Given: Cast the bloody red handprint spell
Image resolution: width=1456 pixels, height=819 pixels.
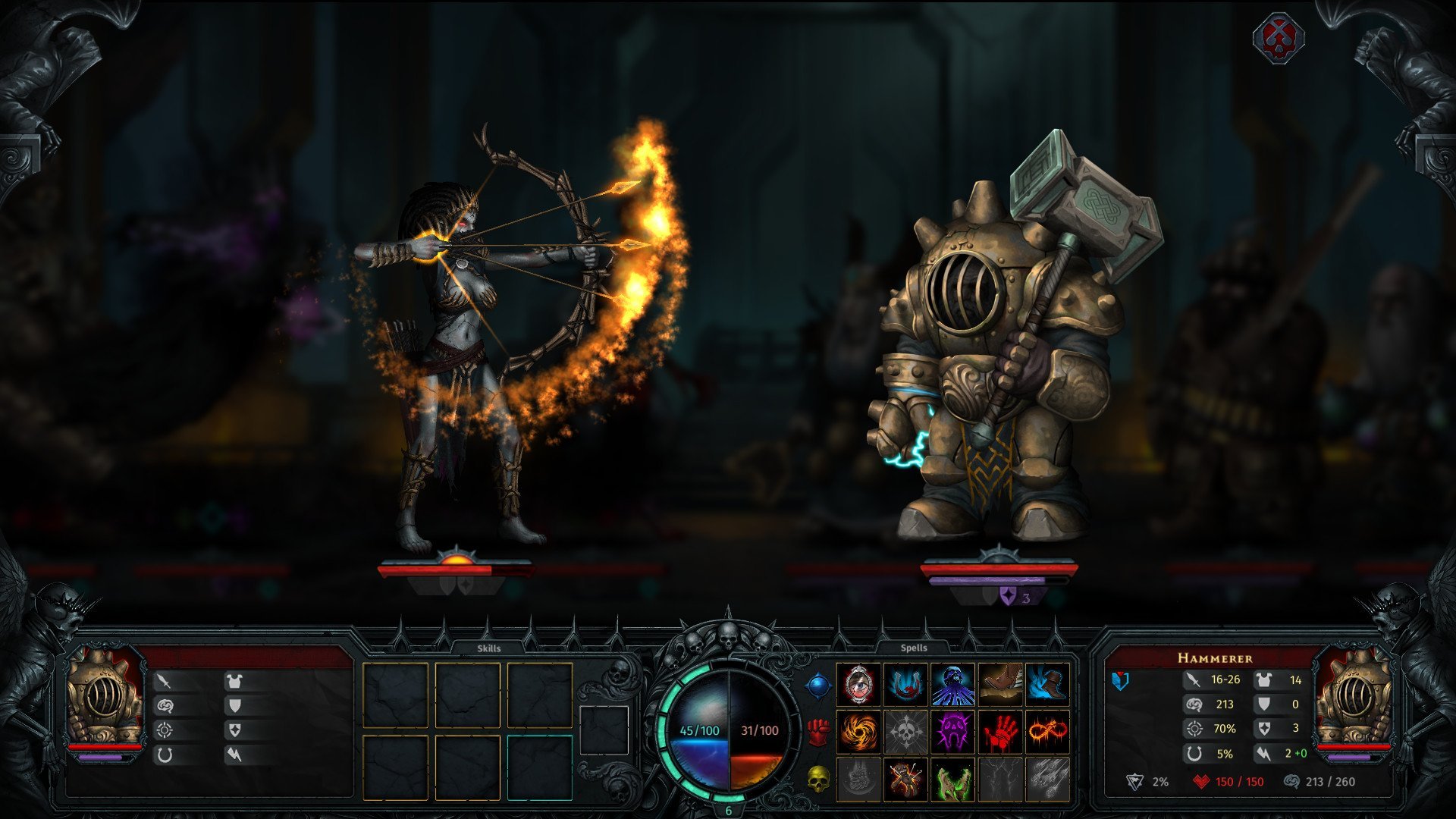Looking at the screenshot, I should click(x=1000, y=732).
